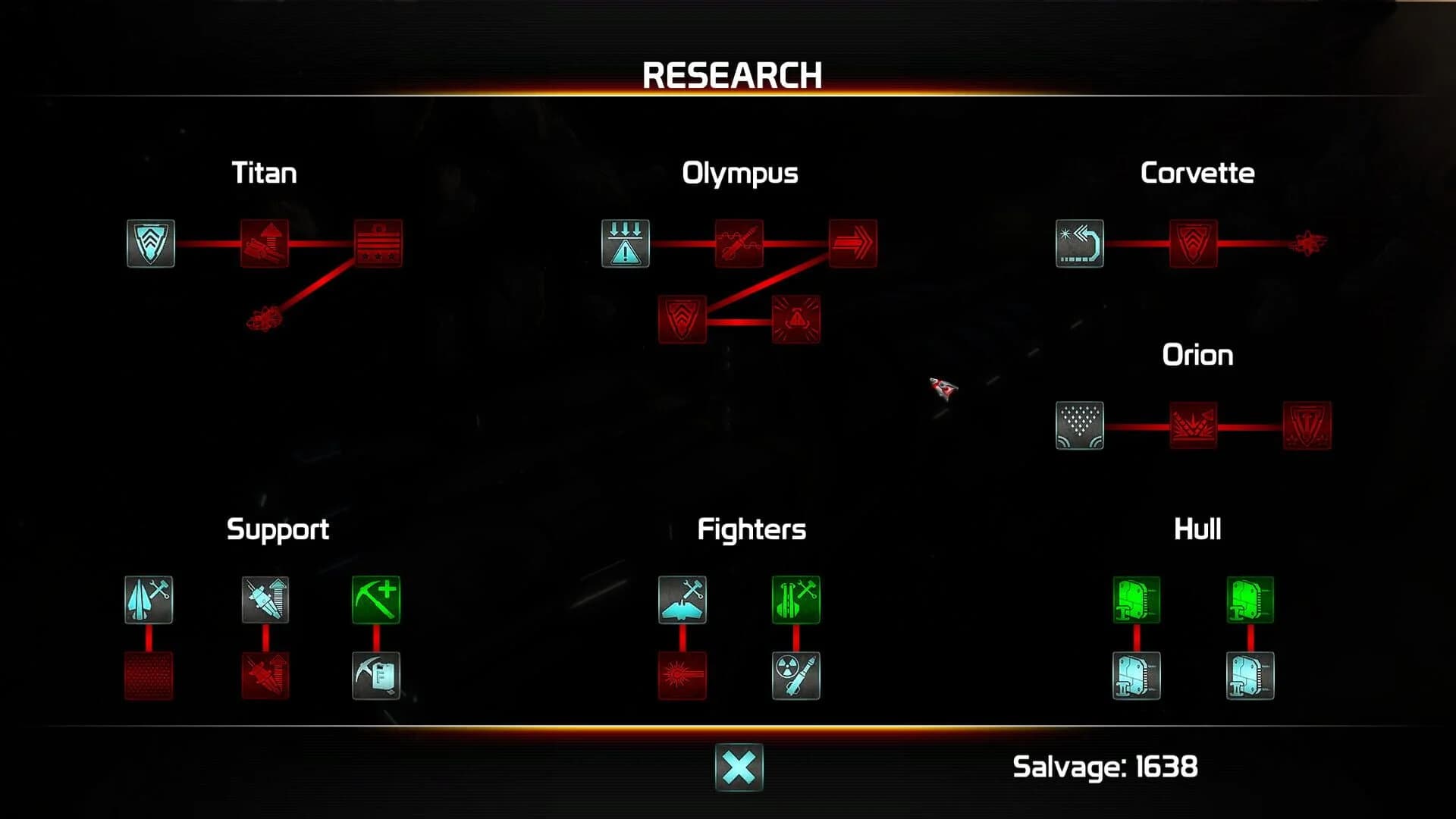The width and height of the screenshot is (1456, 819).
Task: Select the Olympus landing platform research icon
Action: 625,244
